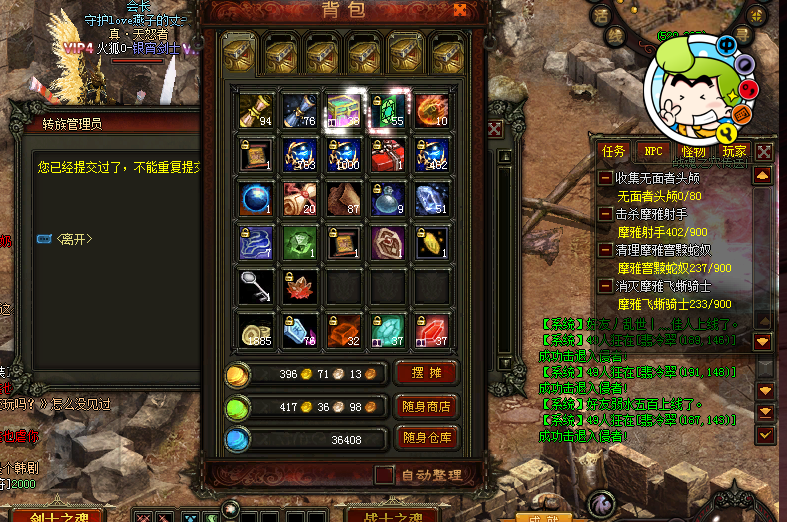The image size is (787, 522).
Task: Select the red gift box item
Action: click(x=387, y=154)
